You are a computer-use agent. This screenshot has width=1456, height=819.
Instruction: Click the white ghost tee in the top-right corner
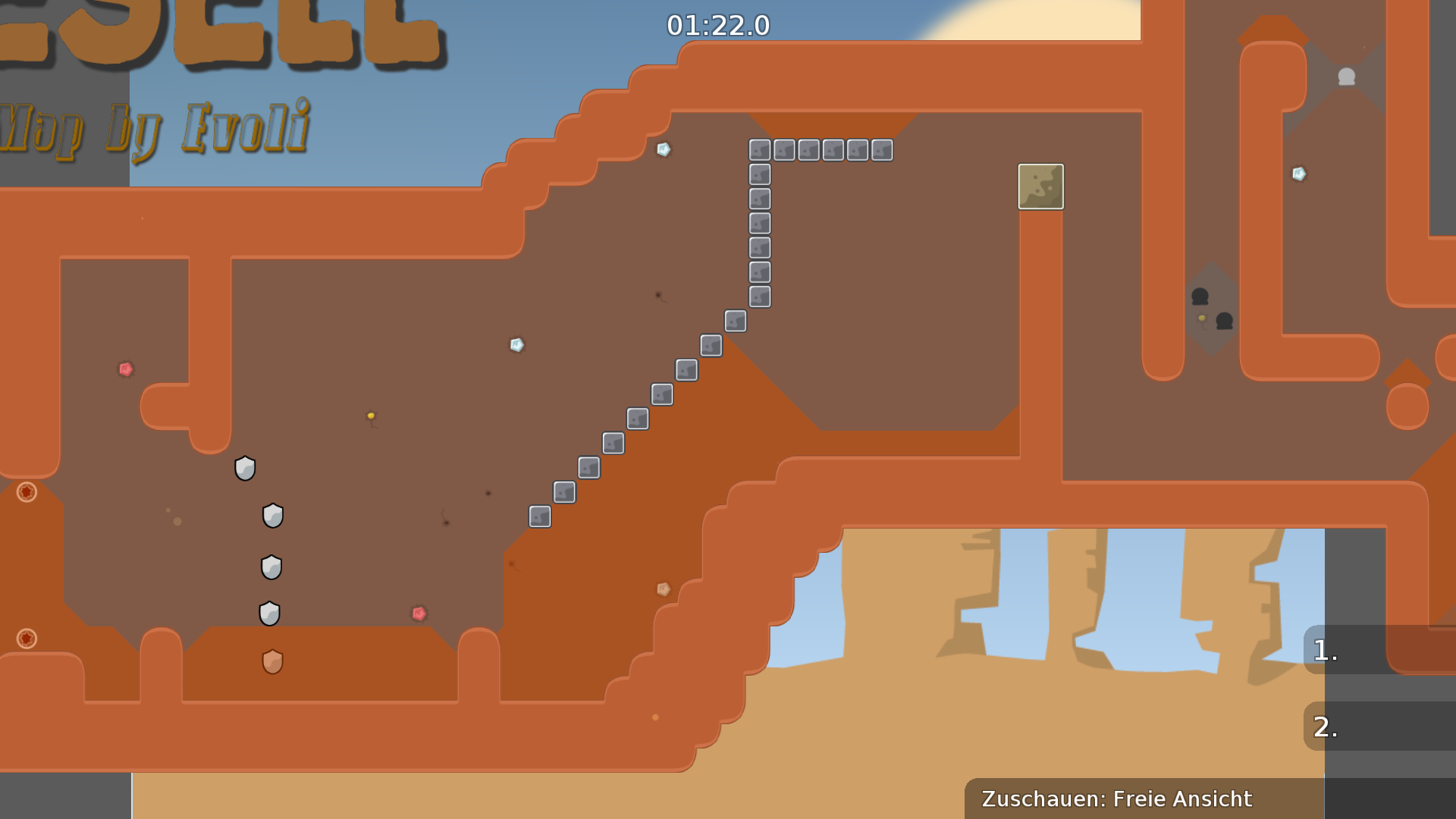pyautogui.click(x=1347, y=76)
